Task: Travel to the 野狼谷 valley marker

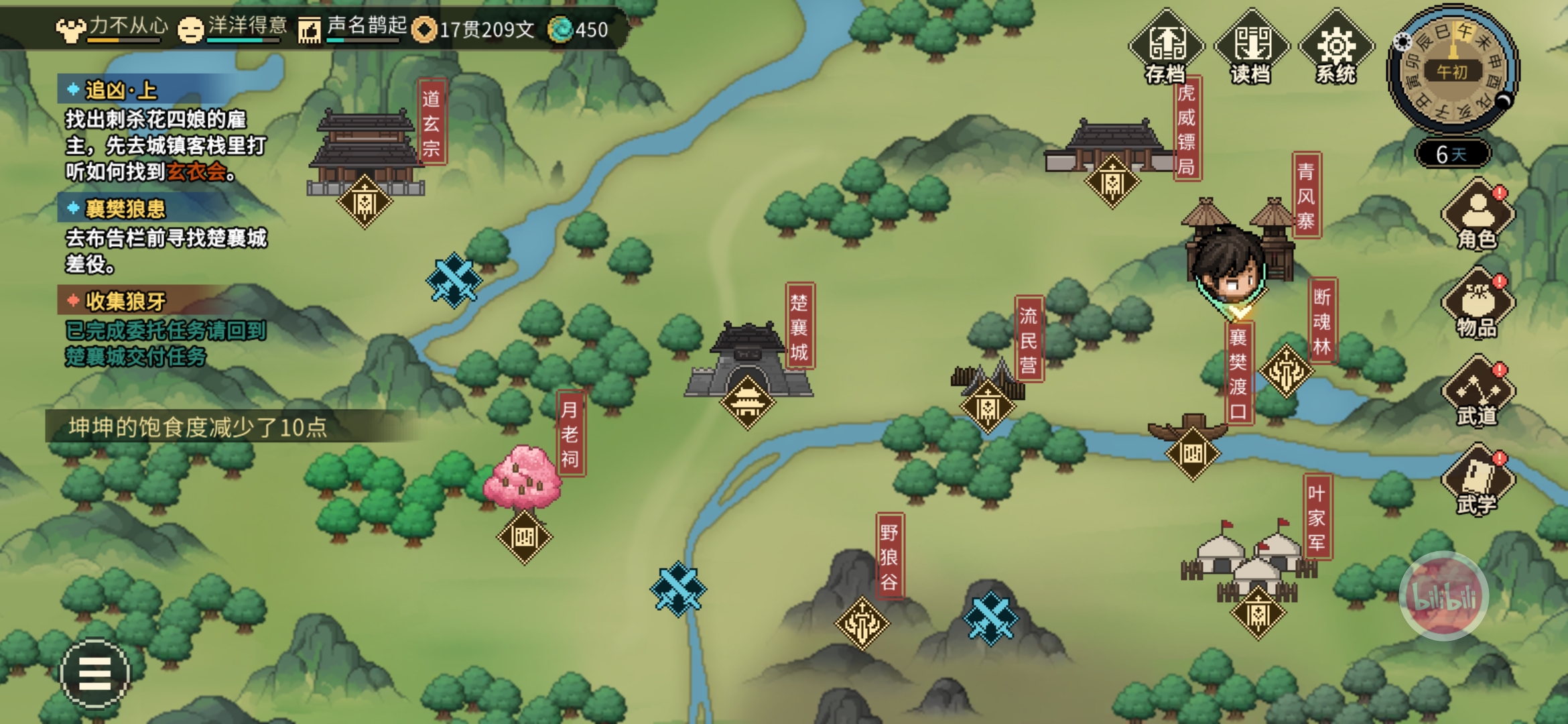Action: coord(862,623)
